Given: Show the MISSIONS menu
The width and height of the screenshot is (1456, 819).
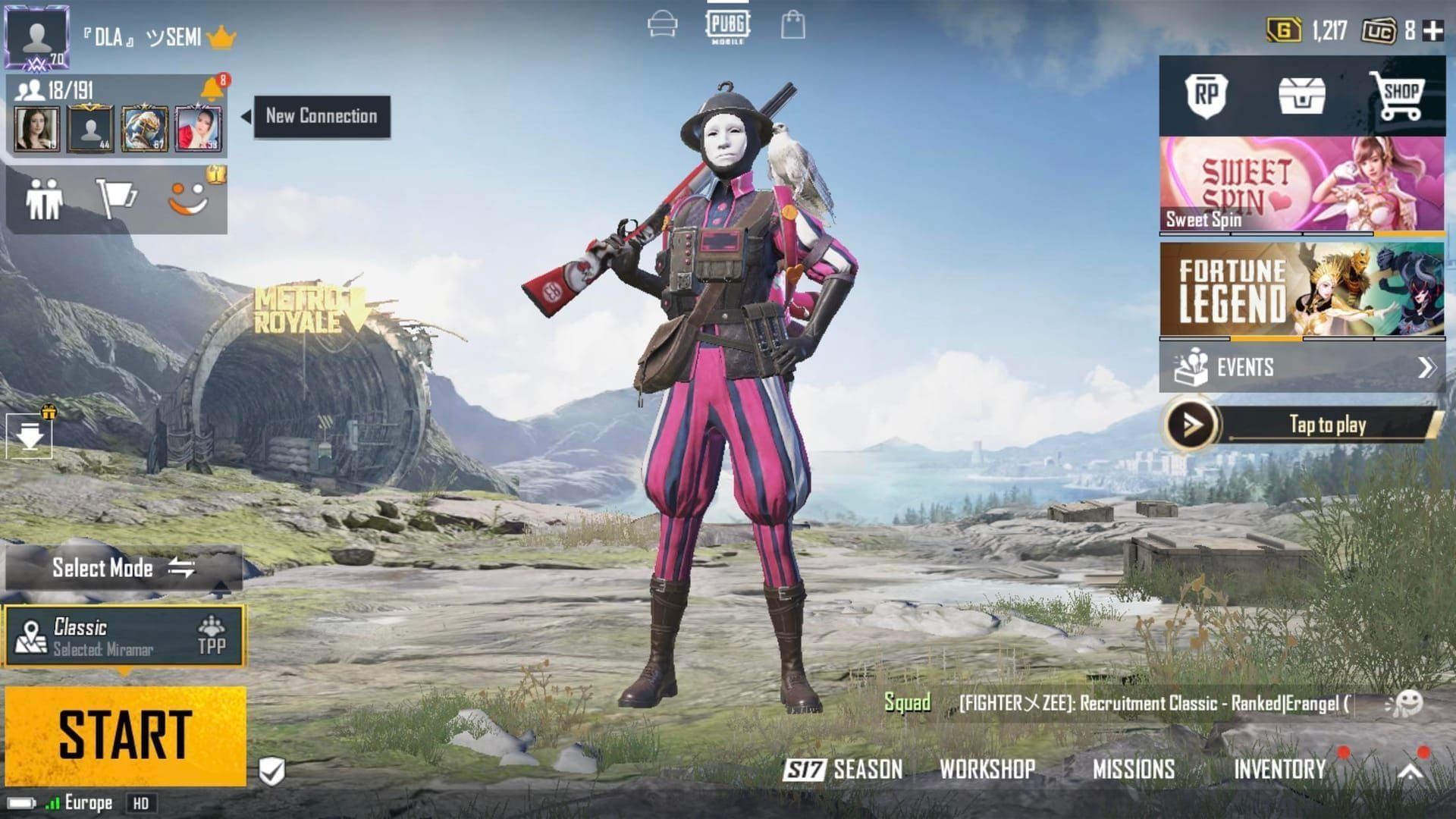Looking at the screenshot, I should (1133, 770).
